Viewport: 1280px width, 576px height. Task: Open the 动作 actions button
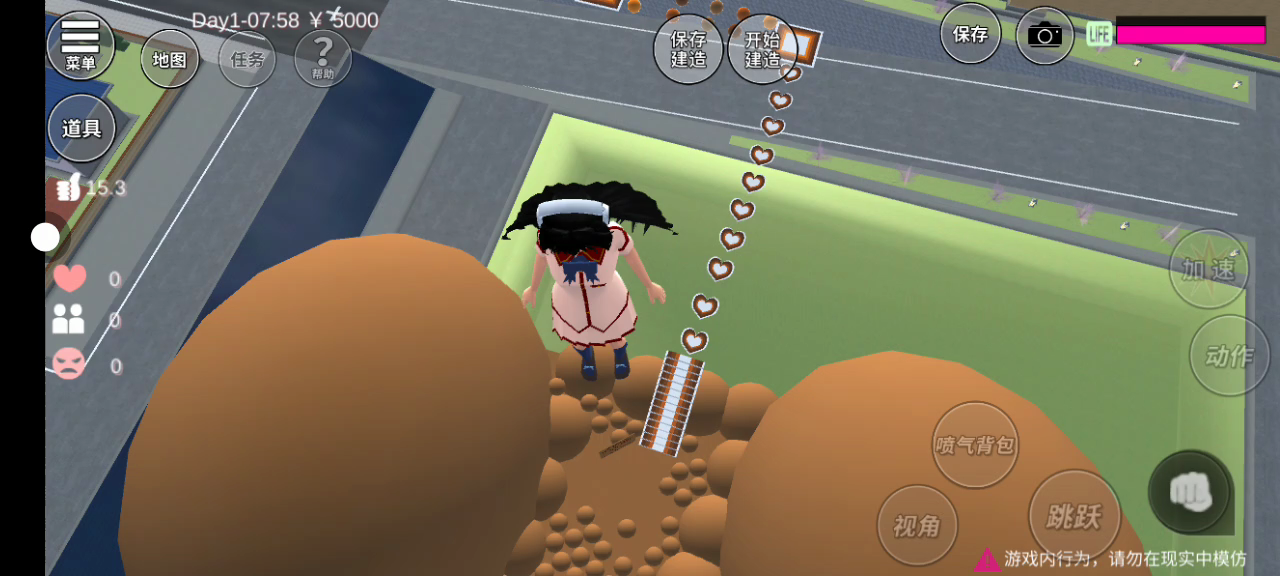pos(1228,356)
